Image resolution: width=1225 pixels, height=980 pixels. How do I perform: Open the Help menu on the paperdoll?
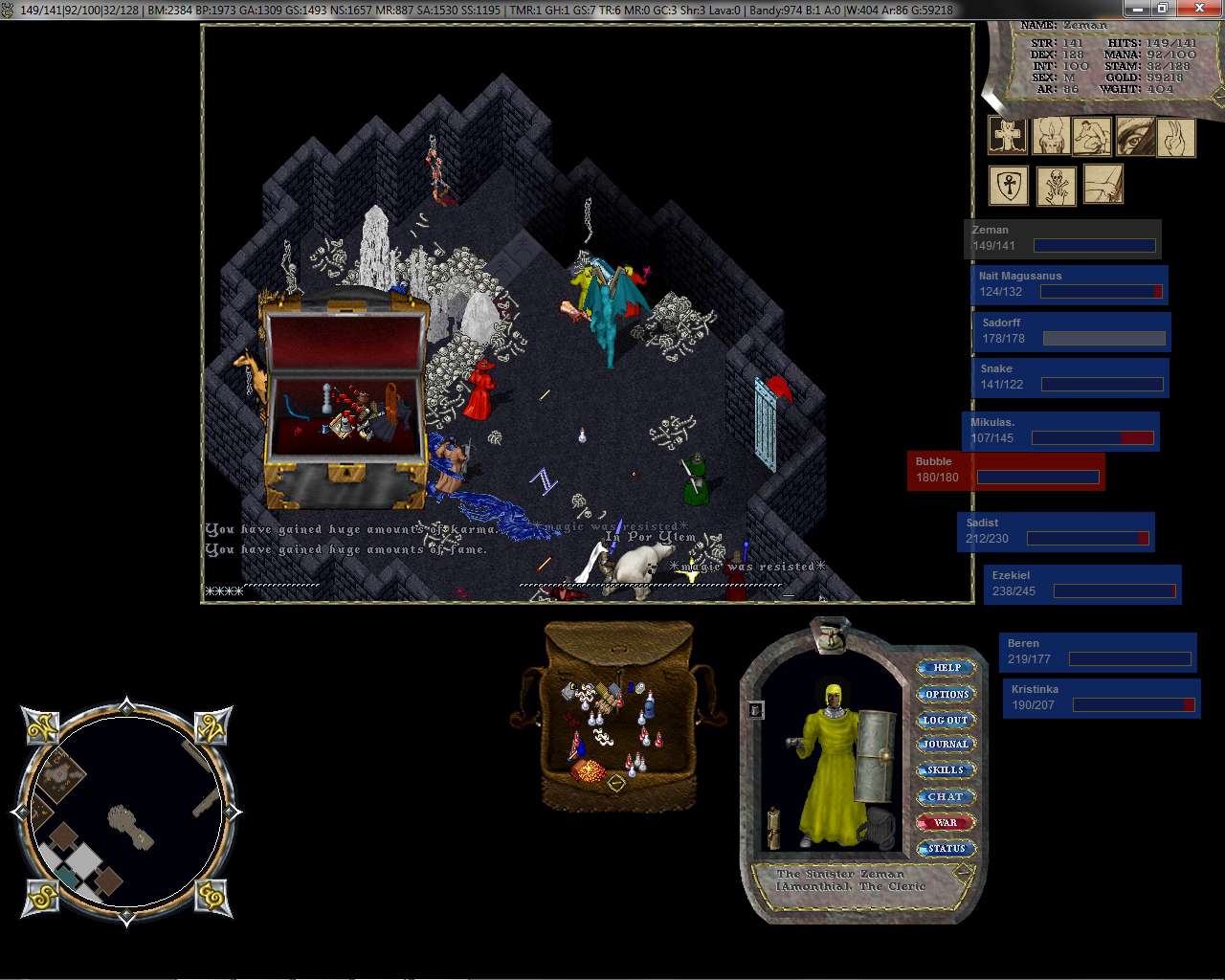click(946, 668)
